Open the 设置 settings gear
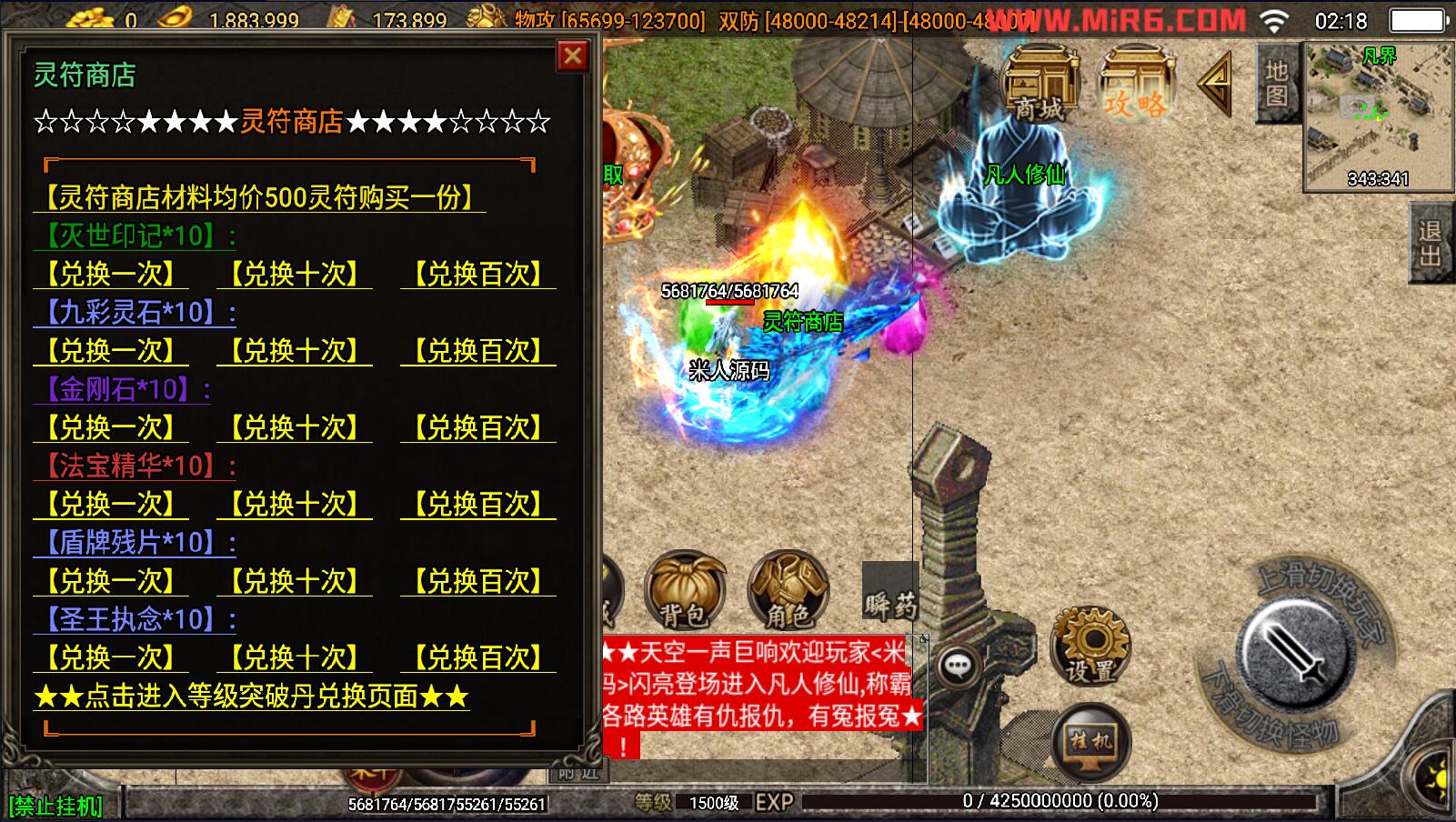 [1089, 645]
